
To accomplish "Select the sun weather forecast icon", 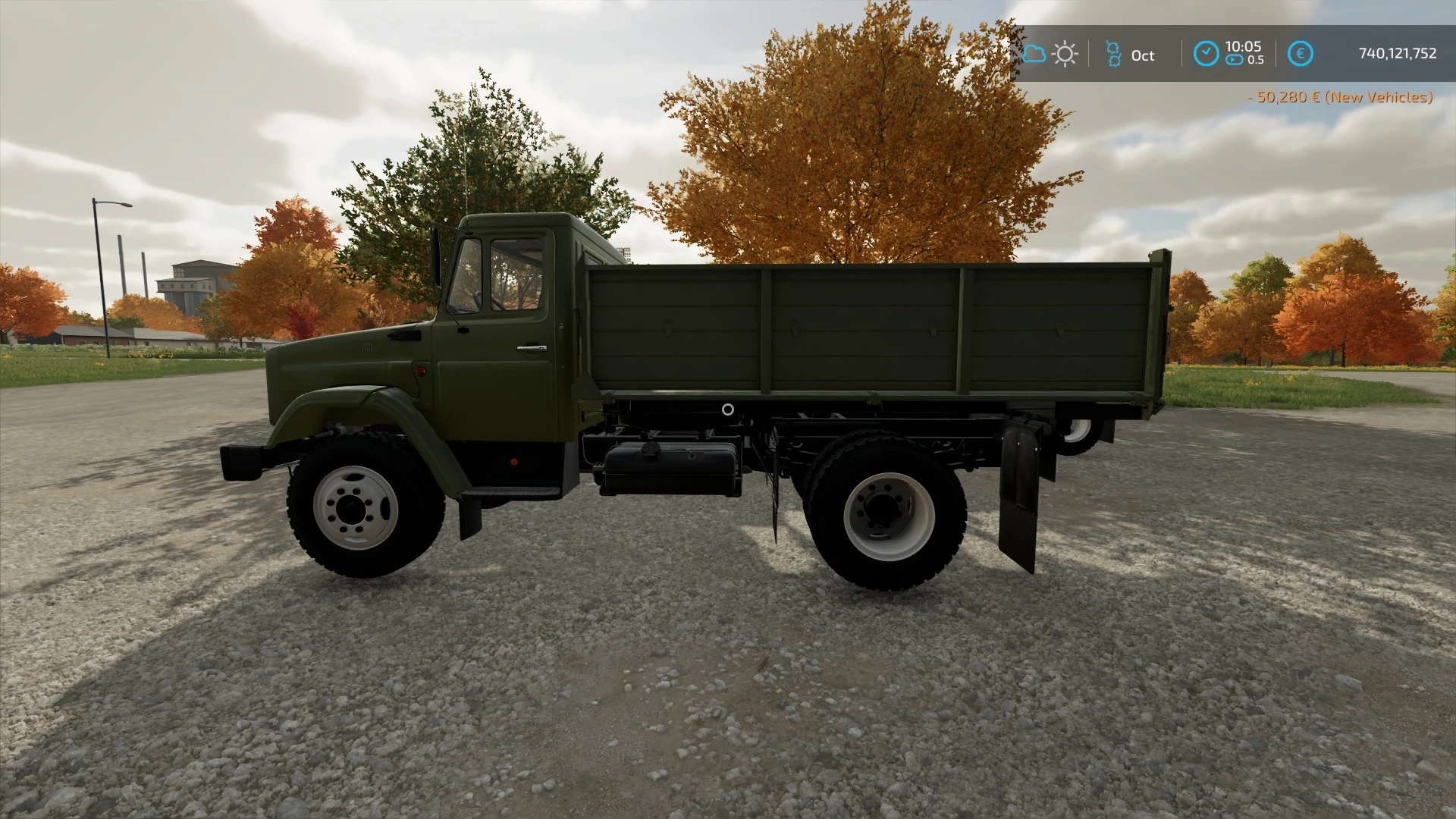I will 1066,54.
